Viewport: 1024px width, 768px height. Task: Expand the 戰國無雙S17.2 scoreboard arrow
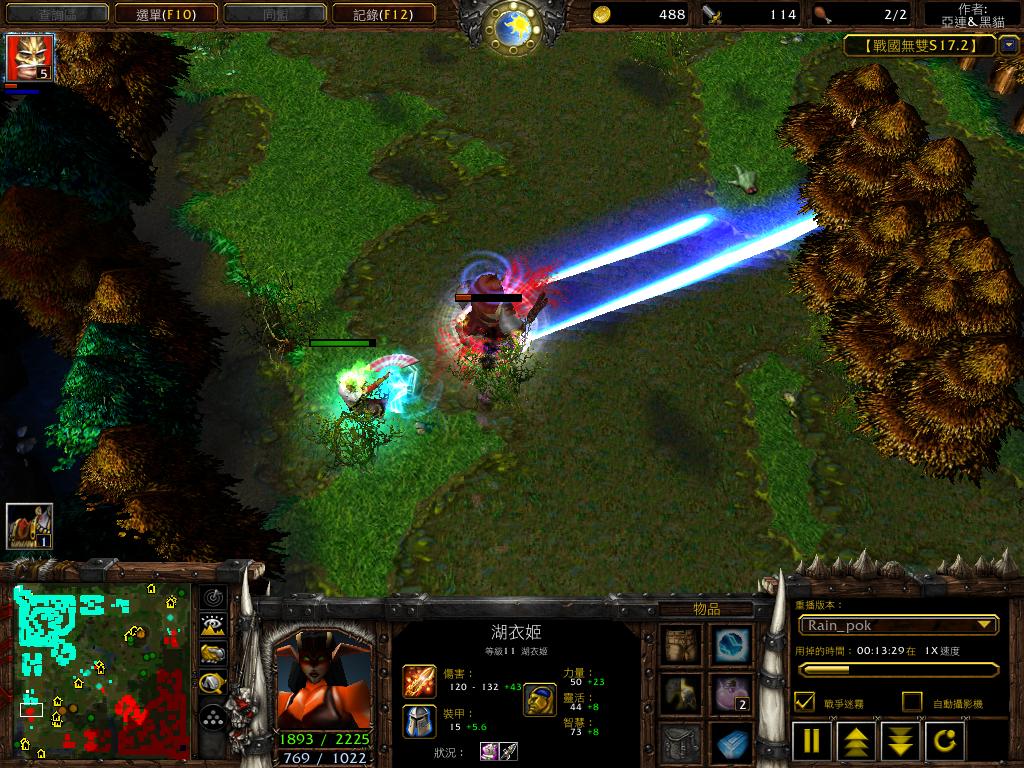1009,45
